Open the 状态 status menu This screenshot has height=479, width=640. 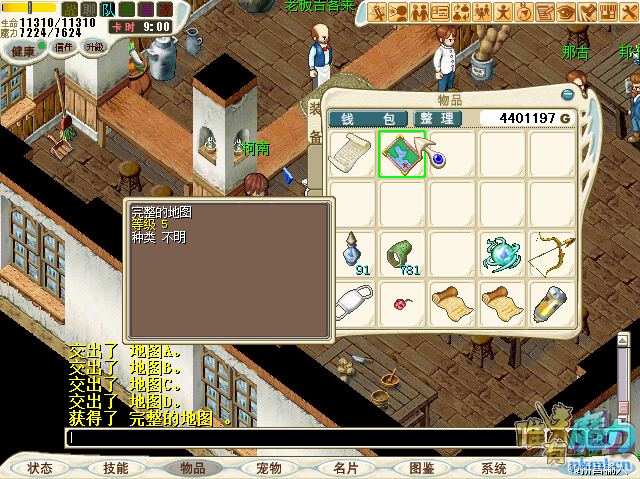pyautogui.click(x=40, y=468)
